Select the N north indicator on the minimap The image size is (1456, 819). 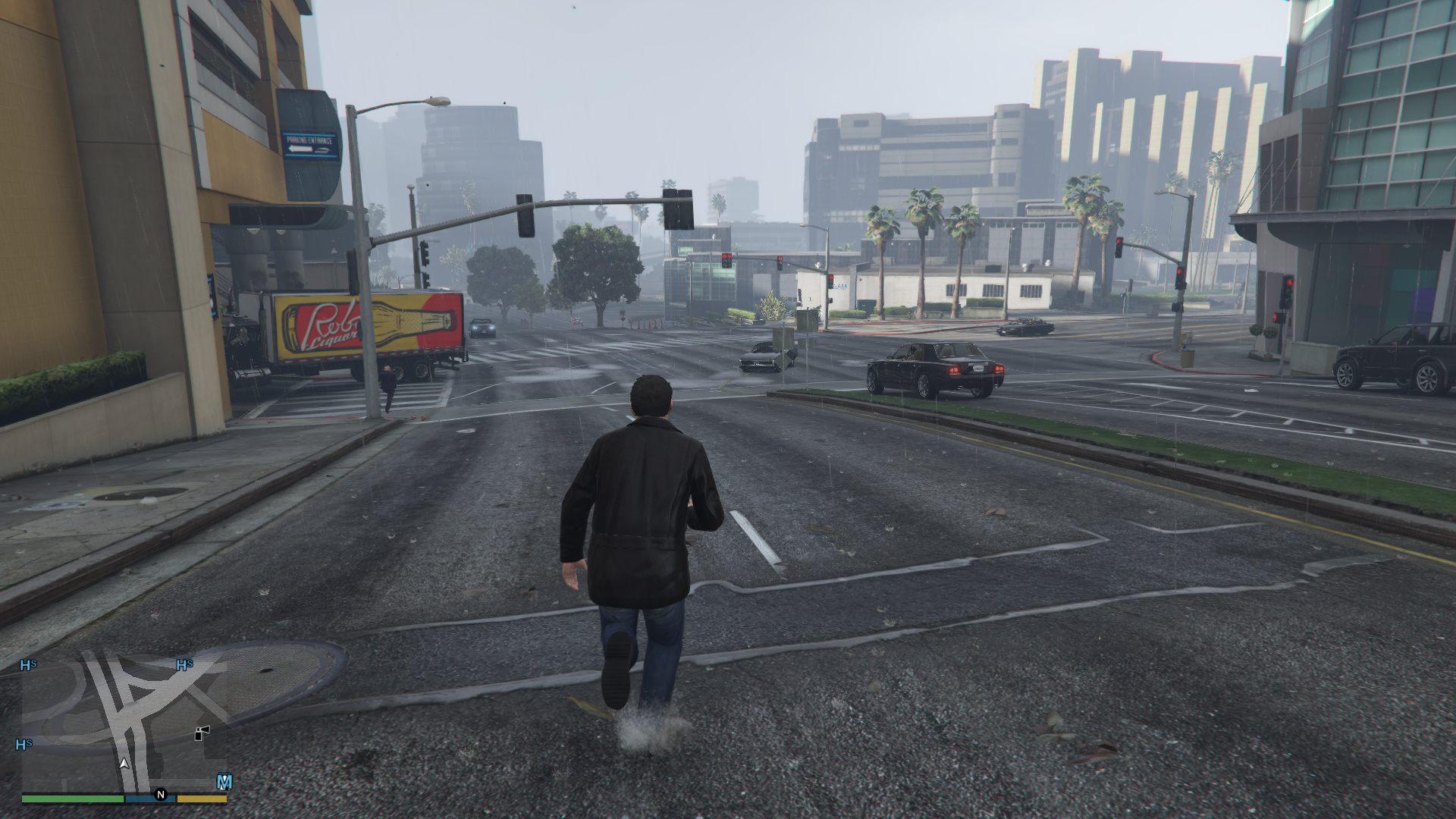pyautogui.click(x=161, y=795)
